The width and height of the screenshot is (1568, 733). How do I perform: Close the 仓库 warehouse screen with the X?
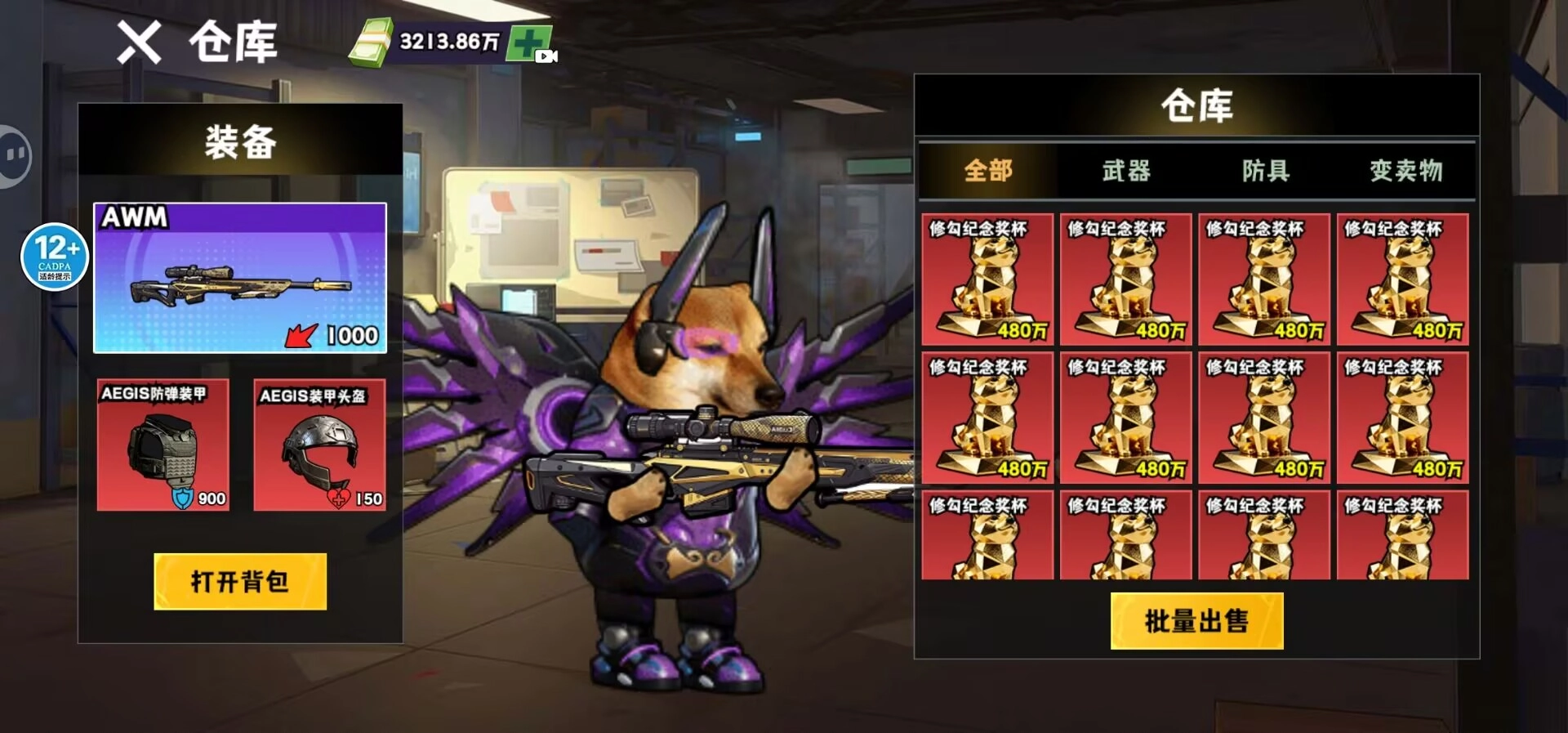tap(139, 42)
